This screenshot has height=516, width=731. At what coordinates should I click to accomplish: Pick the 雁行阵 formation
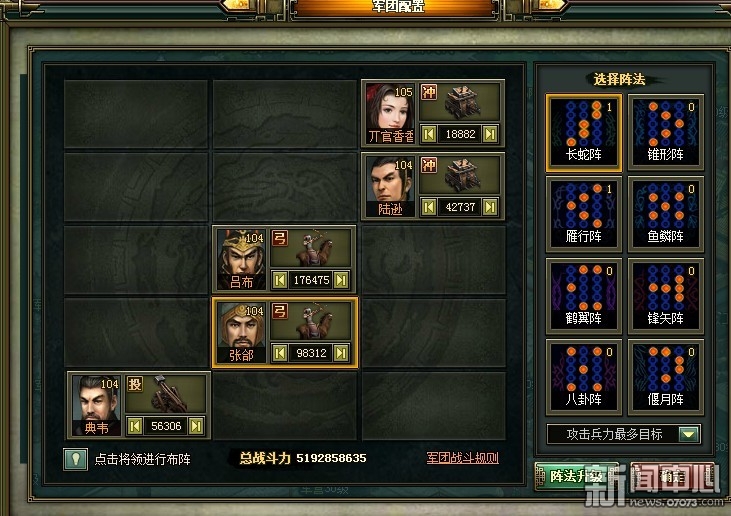pyautogui.click(x=584, y=213)
